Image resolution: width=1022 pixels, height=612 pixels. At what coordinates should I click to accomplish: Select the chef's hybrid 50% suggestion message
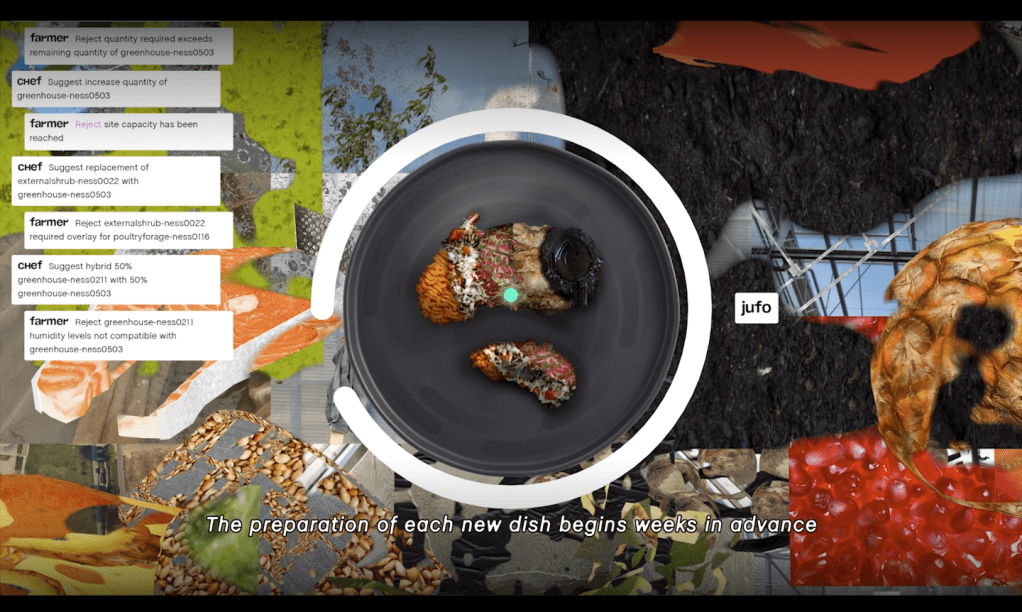click(115, 280)
